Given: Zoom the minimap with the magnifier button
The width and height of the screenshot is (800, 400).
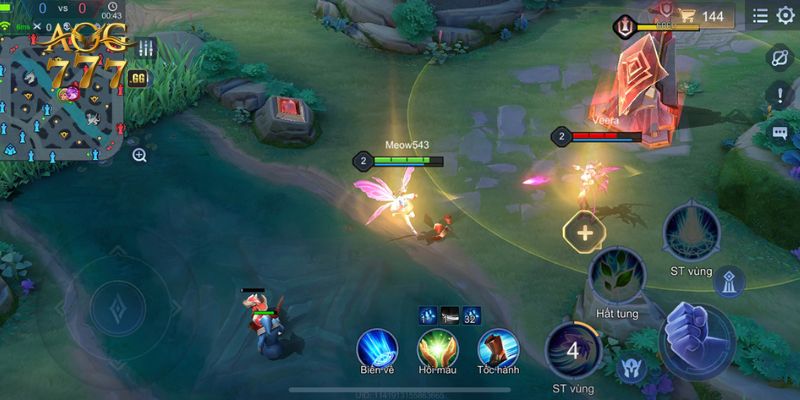Looking at the screenshot, I should (139, 154).
